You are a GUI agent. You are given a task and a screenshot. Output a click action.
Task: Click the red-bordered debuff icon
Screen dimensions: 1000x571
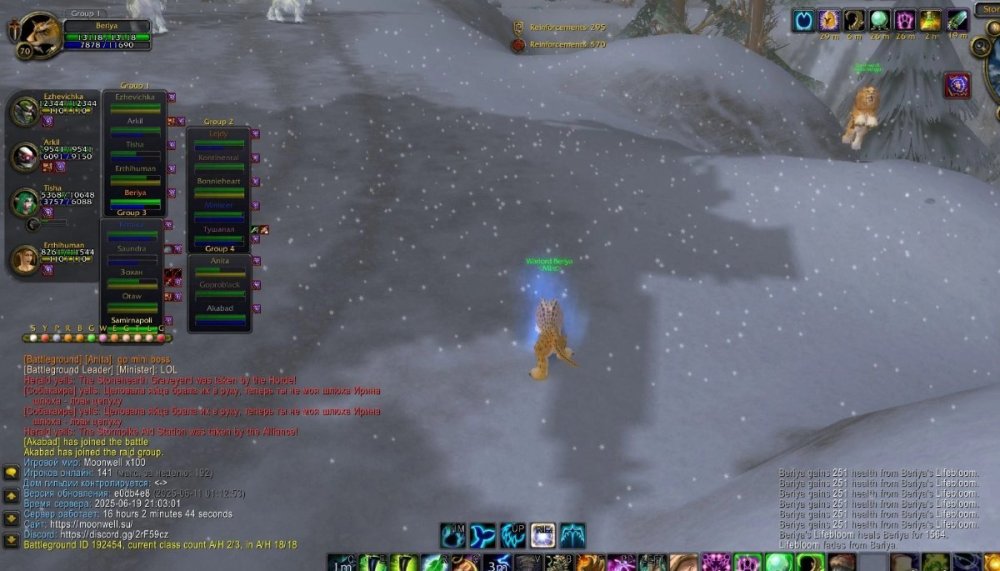pos(957,85)
